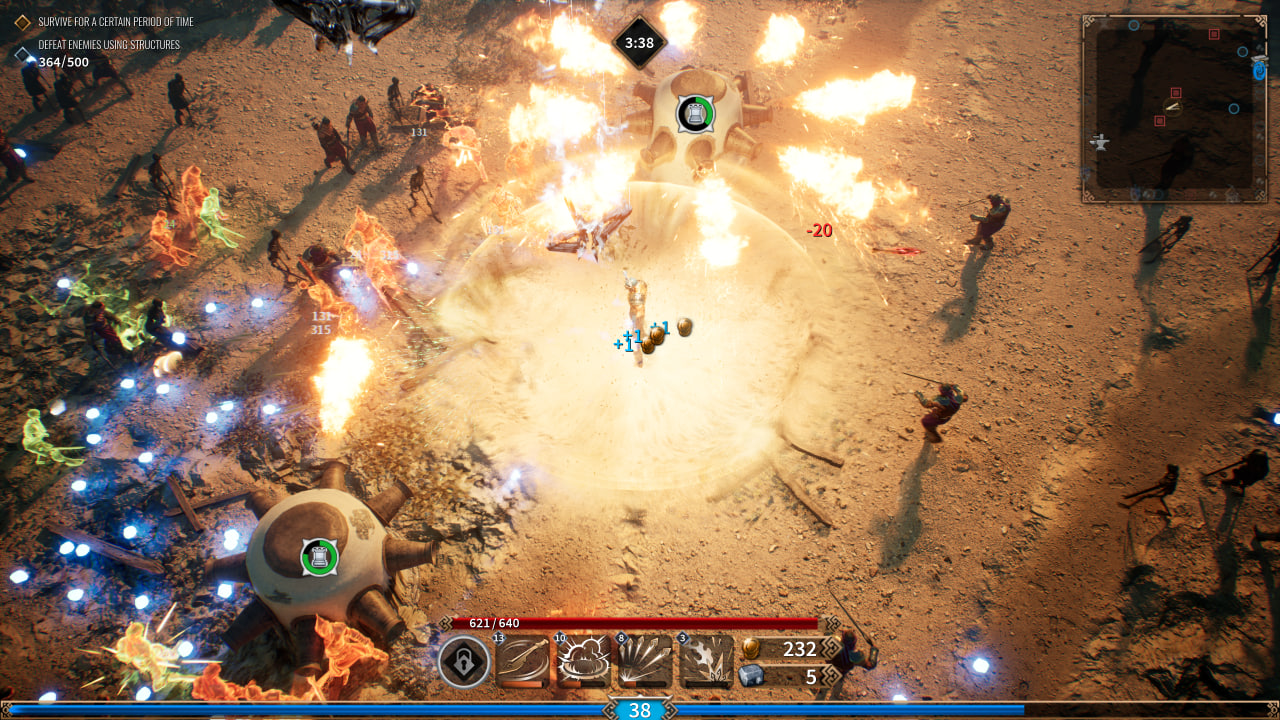
Task: Trigger the fan of daggers ability
Action: tap(645, 662)
